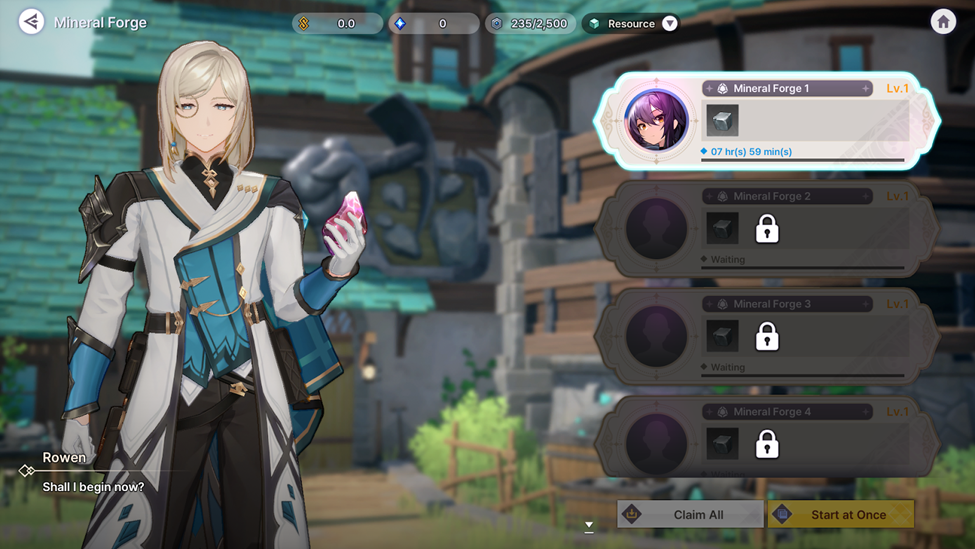
Task: Return to the home screen
Action: (x=943, y=22)
